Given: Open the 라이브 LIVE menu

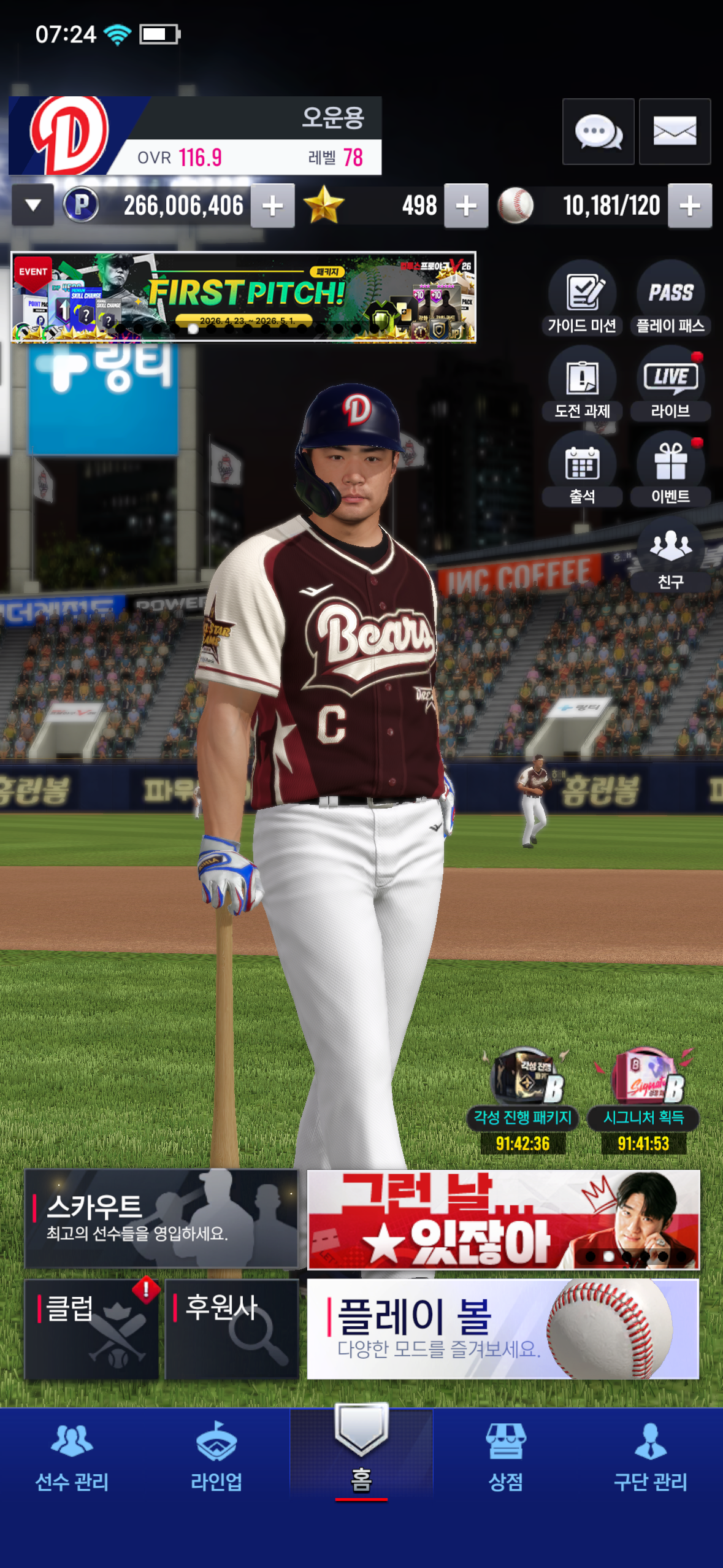Looking at the screenshot, I should [670, 385].
